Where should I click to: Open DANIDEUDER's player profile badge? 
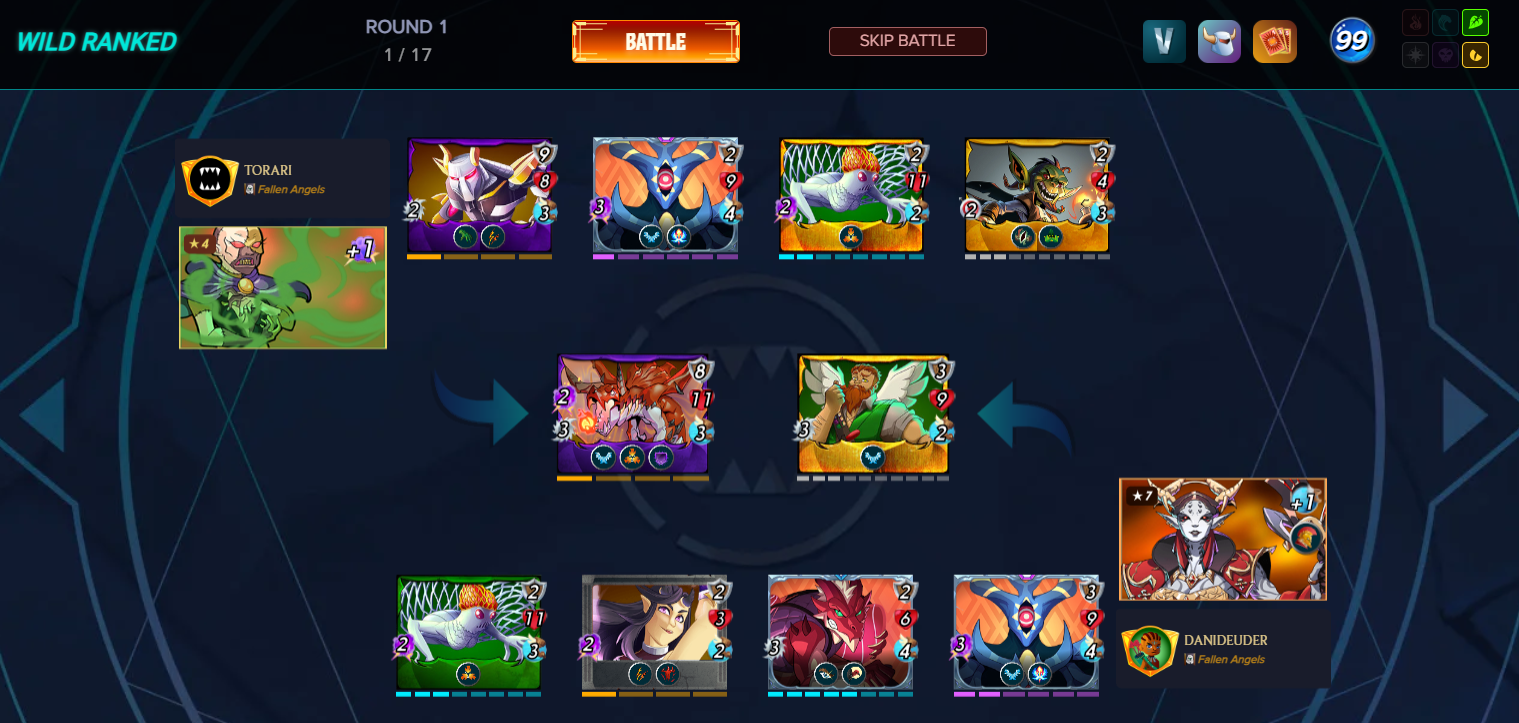(1149, 650)
